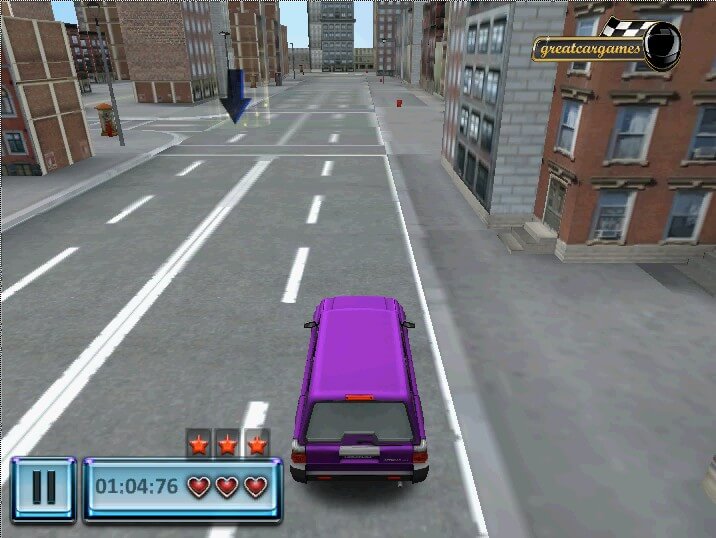The height and width of the screenshot is (538, 716).
Task: Pause the game with the pause button
Action: (43, 488)
